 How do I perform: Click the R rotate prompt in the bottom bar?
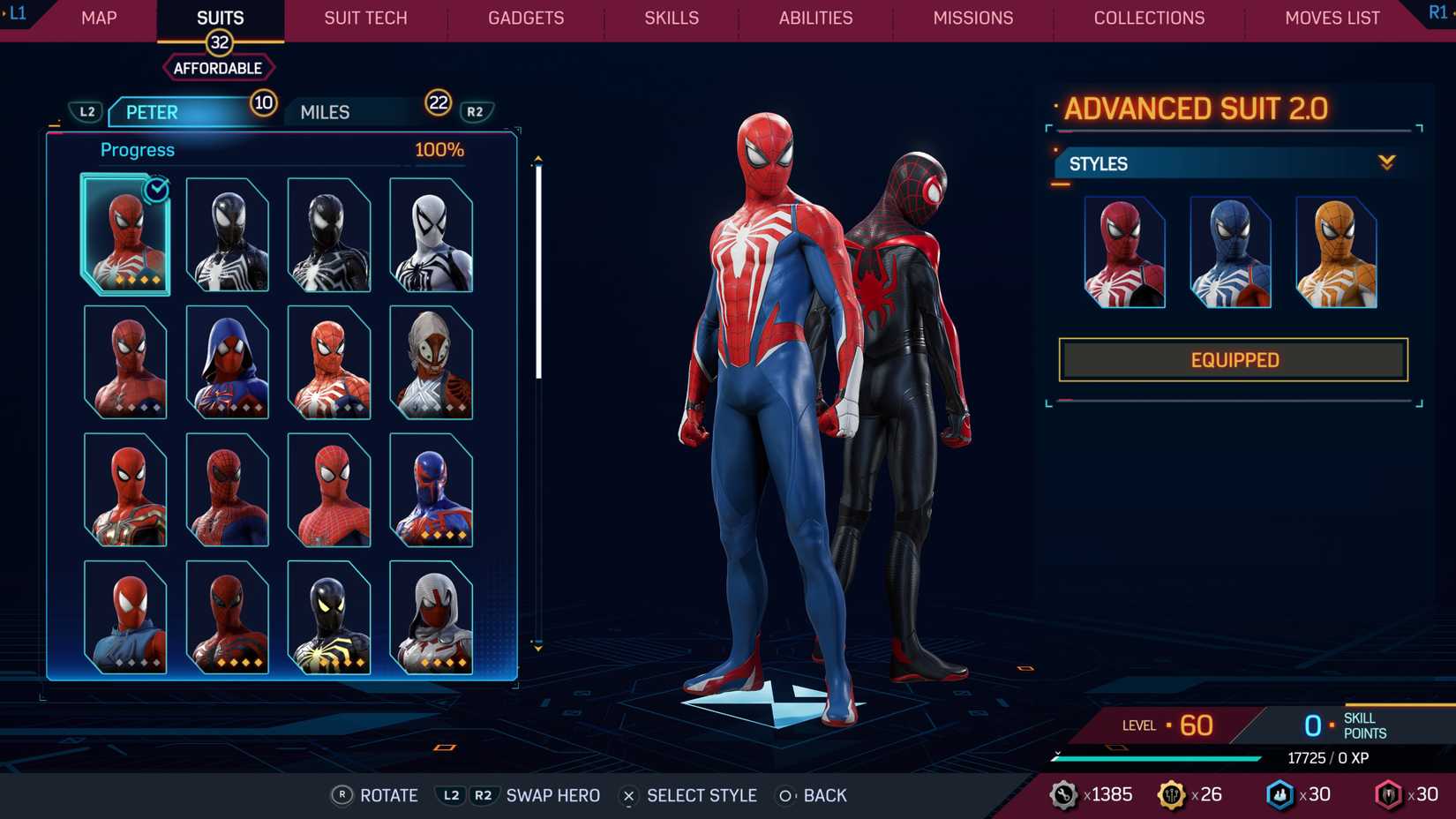pos(341,795)
